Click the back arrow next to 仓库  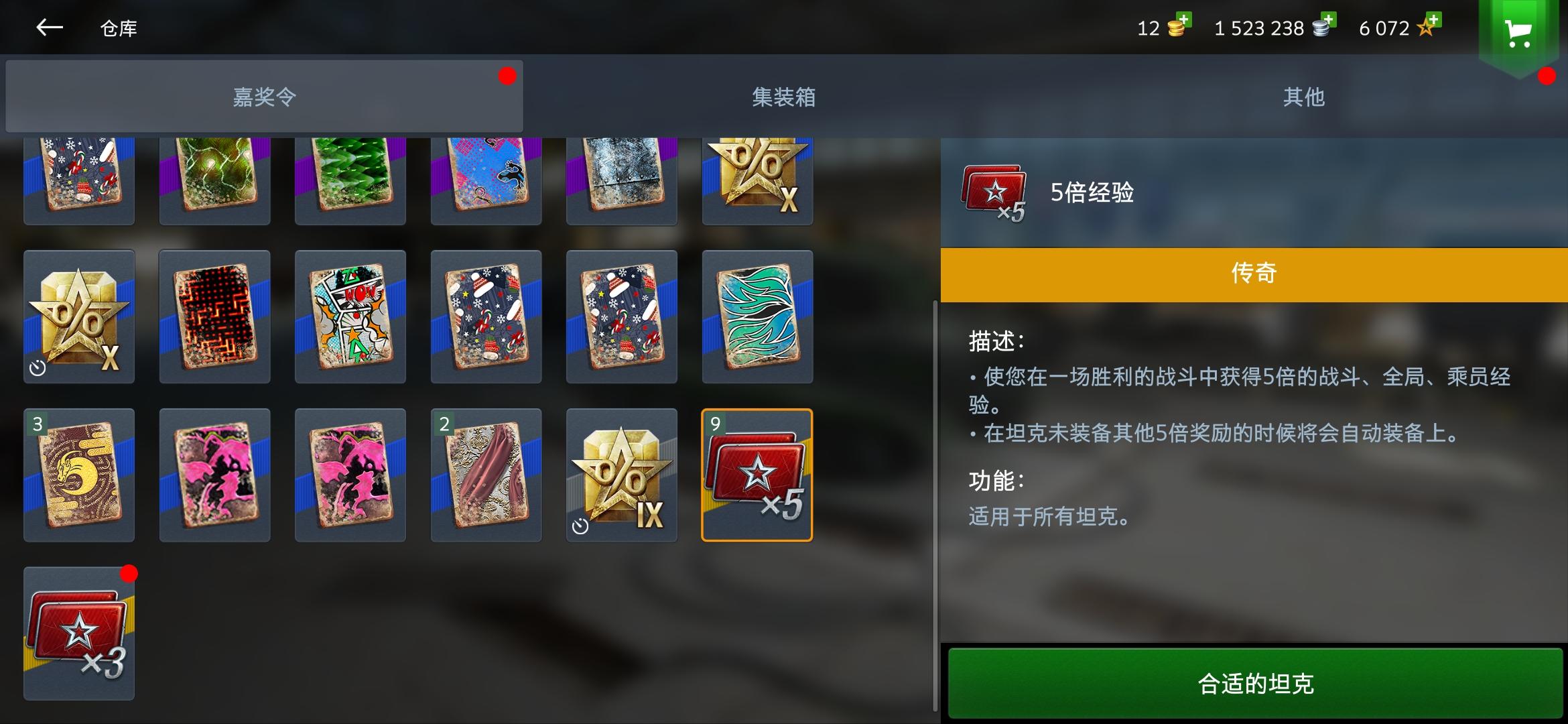pos(49,28)
